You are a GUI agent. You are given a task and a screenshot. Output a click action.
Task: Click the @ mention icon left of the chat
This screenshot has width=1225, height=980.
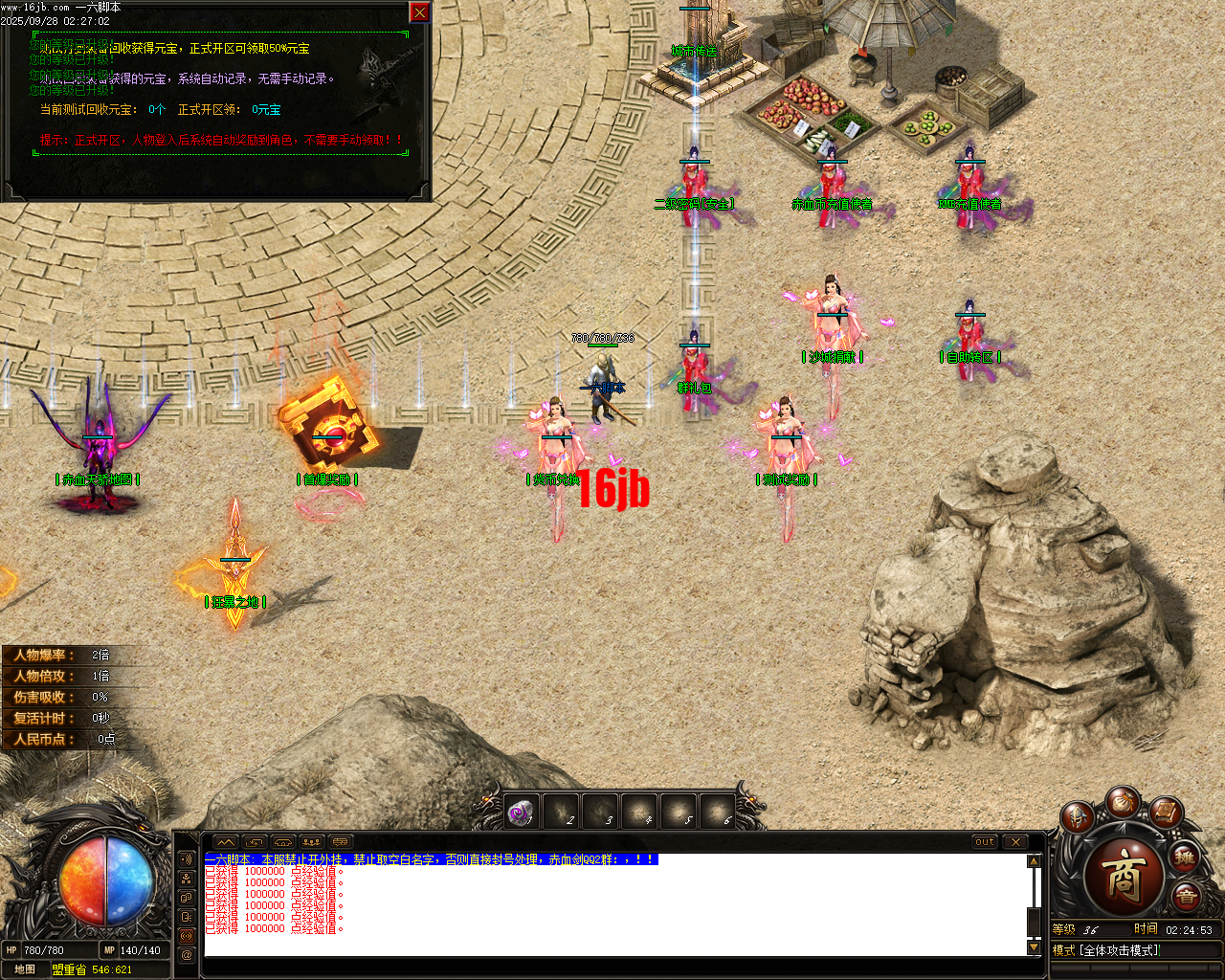[x=186, y=953]
